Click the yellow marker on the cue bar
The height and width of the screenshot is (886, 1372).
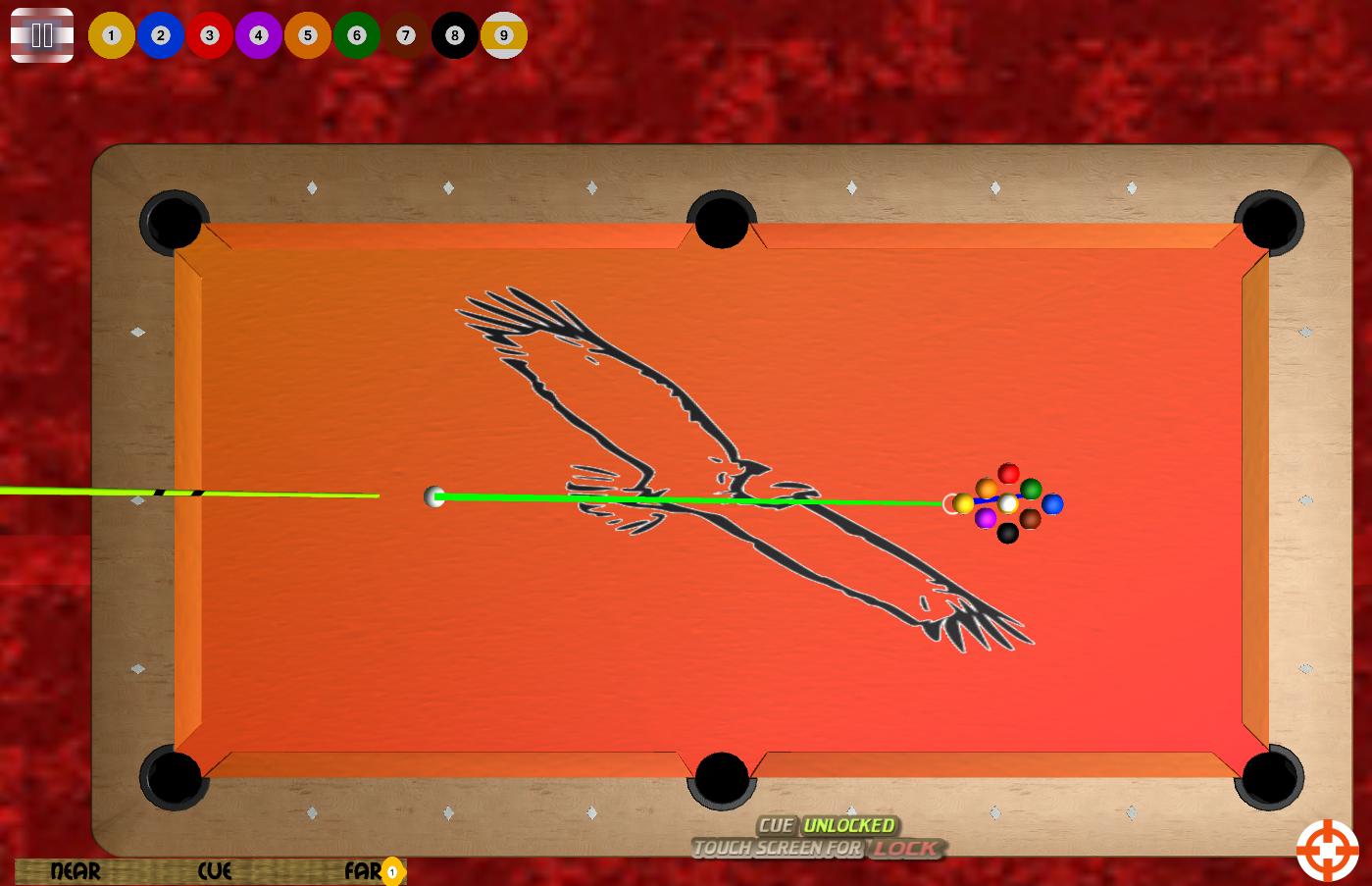coord(391,870)
